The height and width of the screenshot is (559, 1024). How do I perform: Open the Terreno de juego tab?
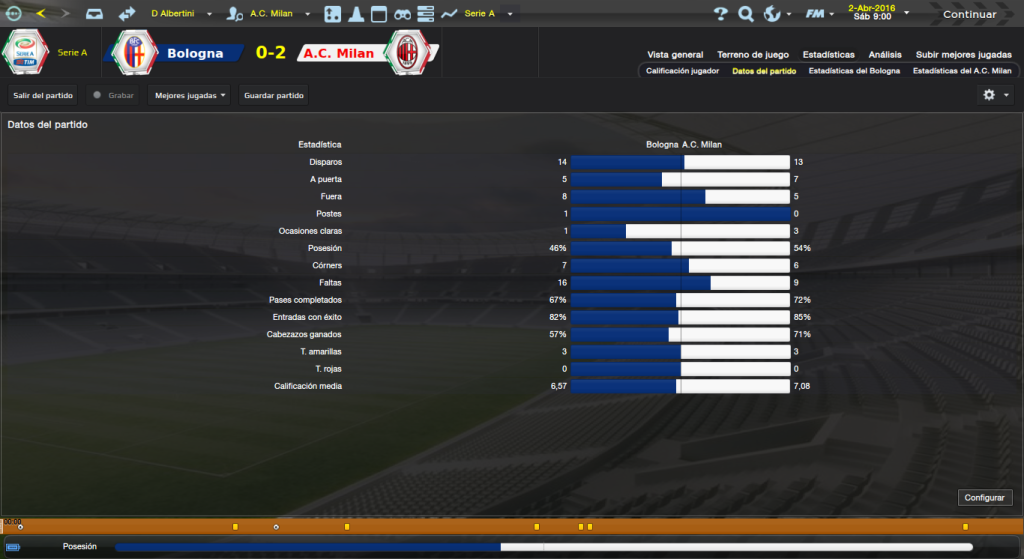pyautogui.click(x=752, y=55)
